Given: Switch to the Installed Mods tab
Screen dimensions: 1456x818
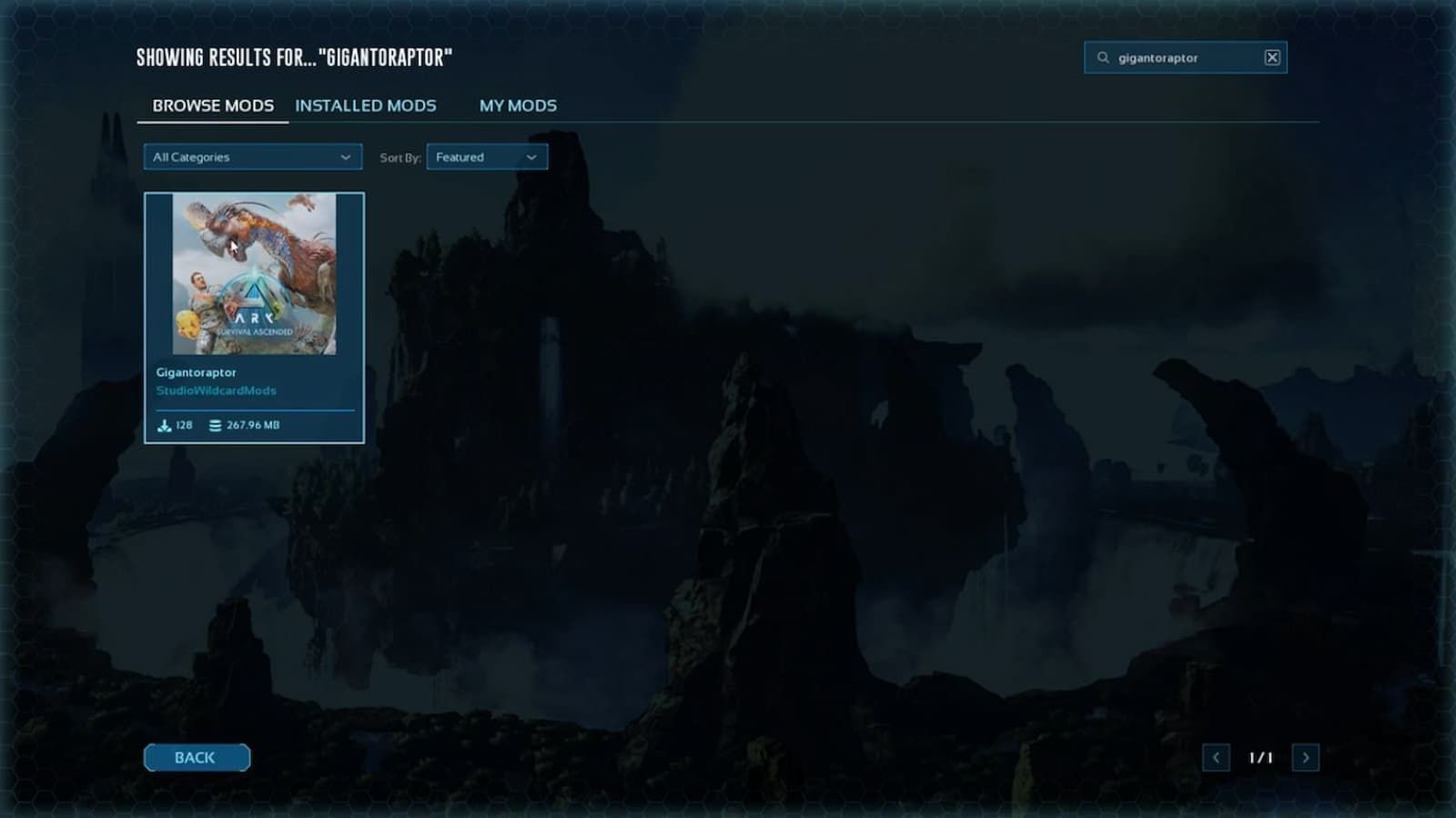Looking at the screenshot, I should (366, 106).
